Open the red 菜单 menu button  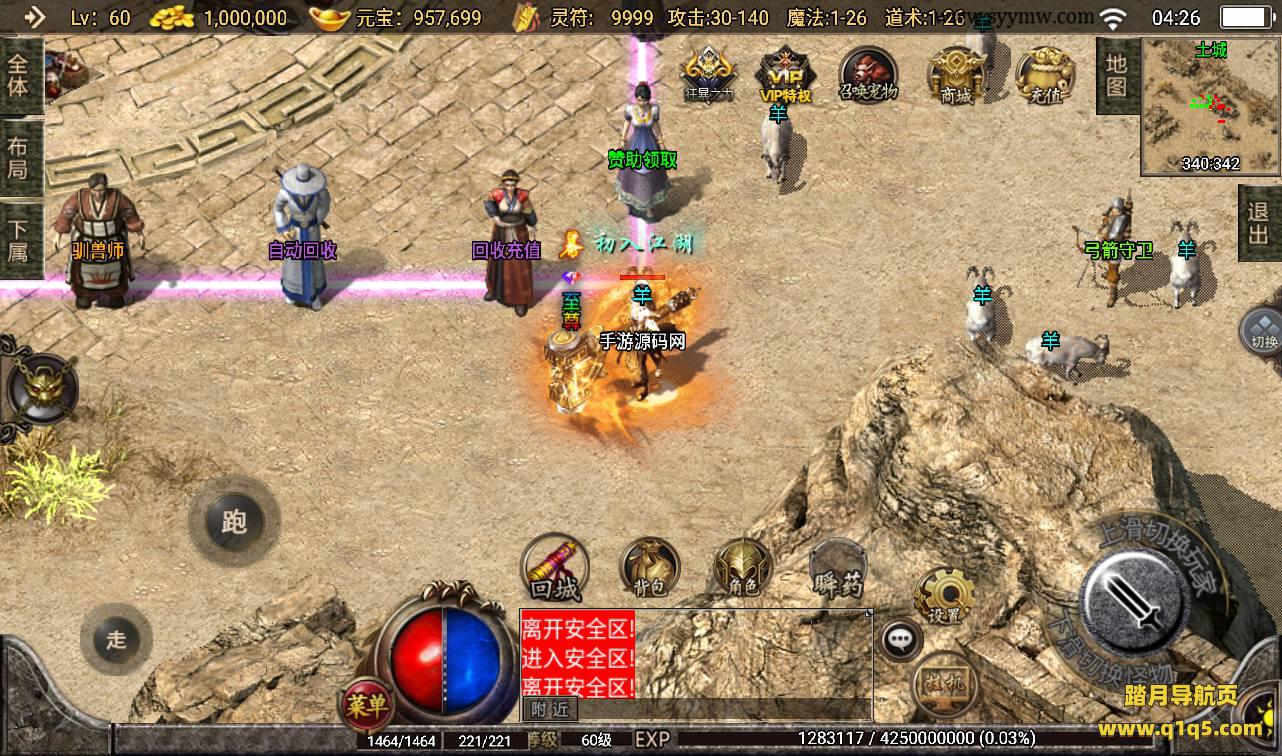(365, 705)
